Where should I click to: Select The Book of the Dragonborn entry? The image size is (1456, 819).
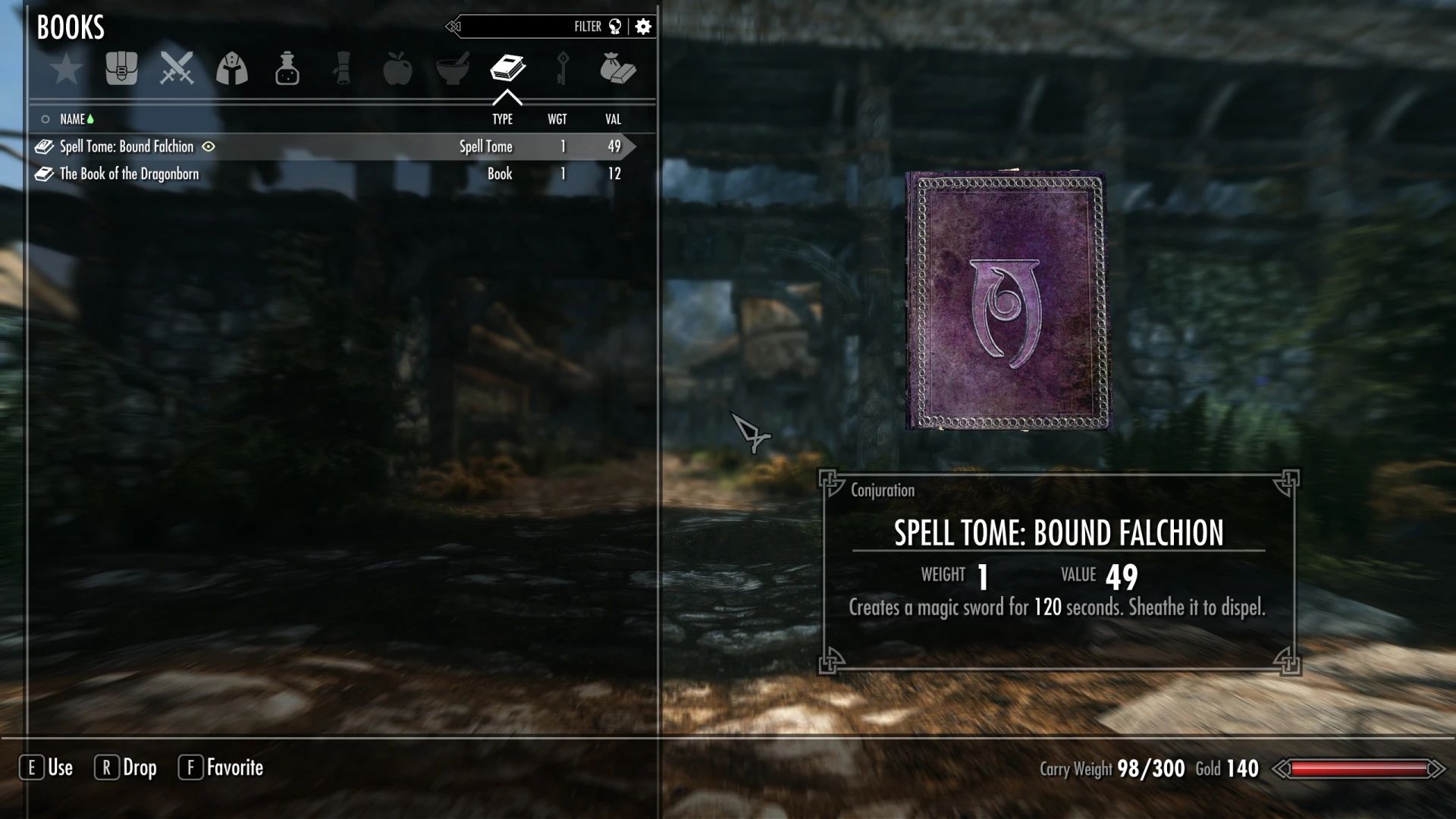(127, 174)
